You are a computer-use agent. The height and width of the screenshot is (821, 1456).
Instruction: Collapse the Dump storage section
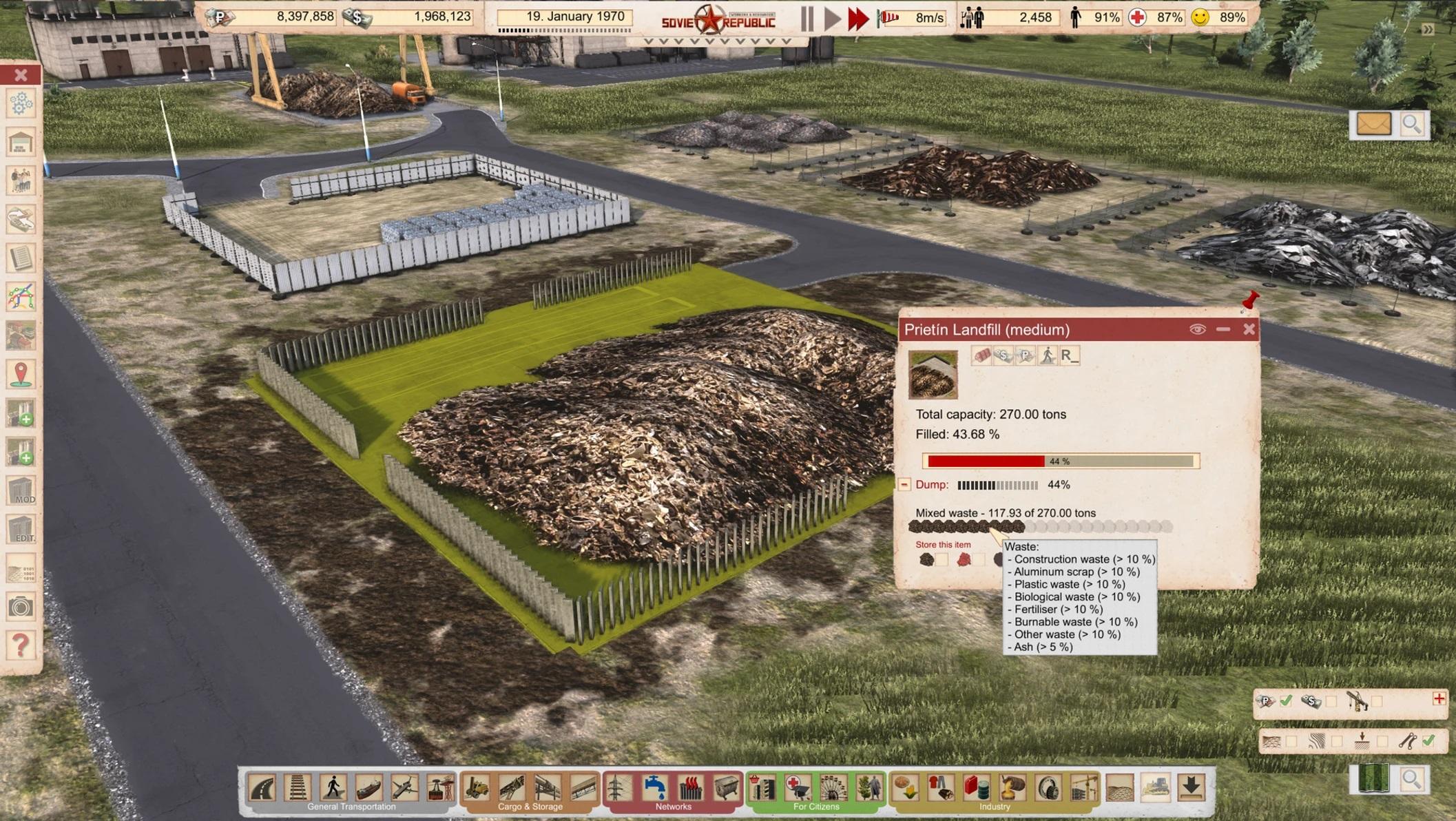(904, 484)
